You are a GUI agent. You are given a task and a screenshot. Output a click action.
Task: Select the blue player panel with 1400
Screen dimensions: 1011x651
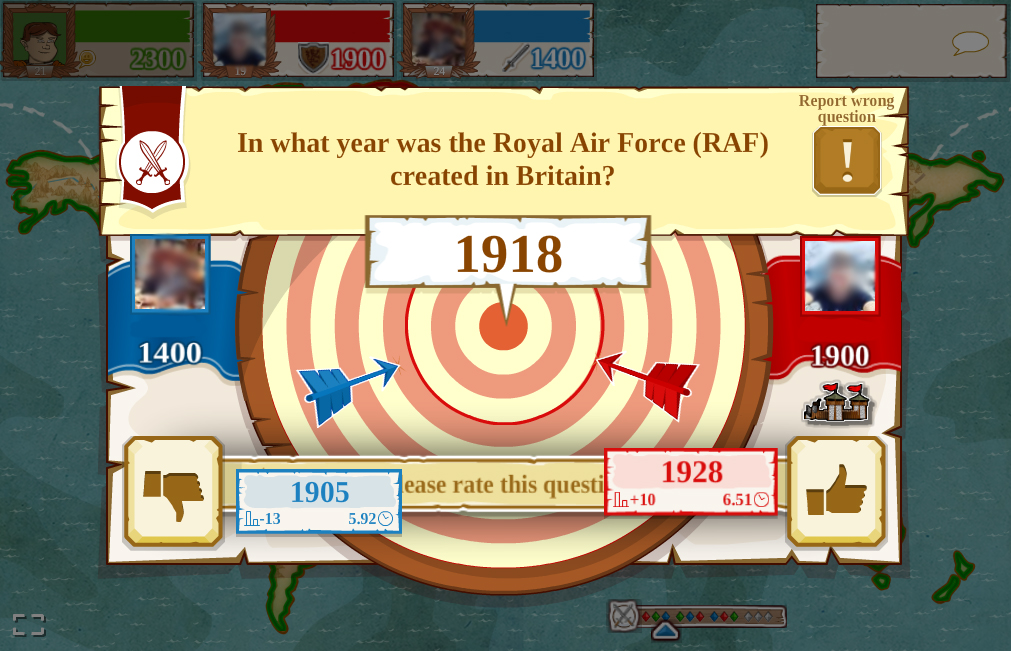click(498, 41)
